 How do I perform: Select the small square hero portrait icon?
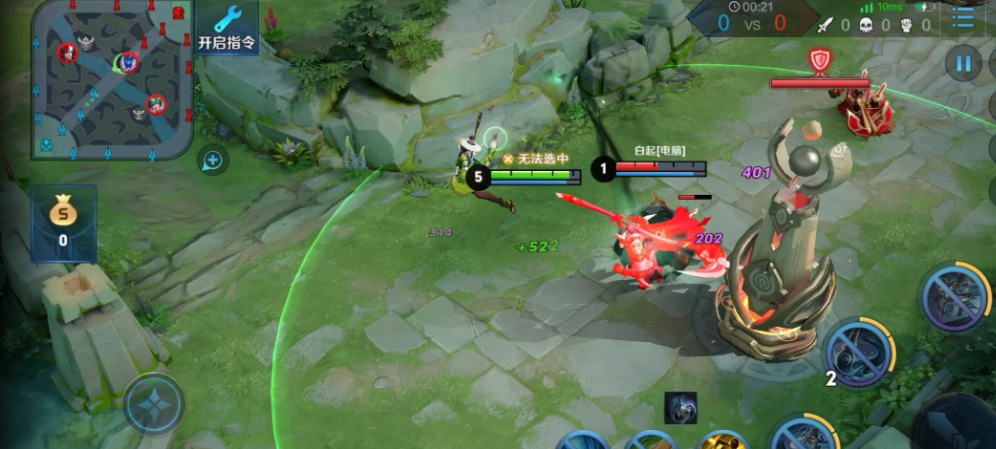point(681,408)
